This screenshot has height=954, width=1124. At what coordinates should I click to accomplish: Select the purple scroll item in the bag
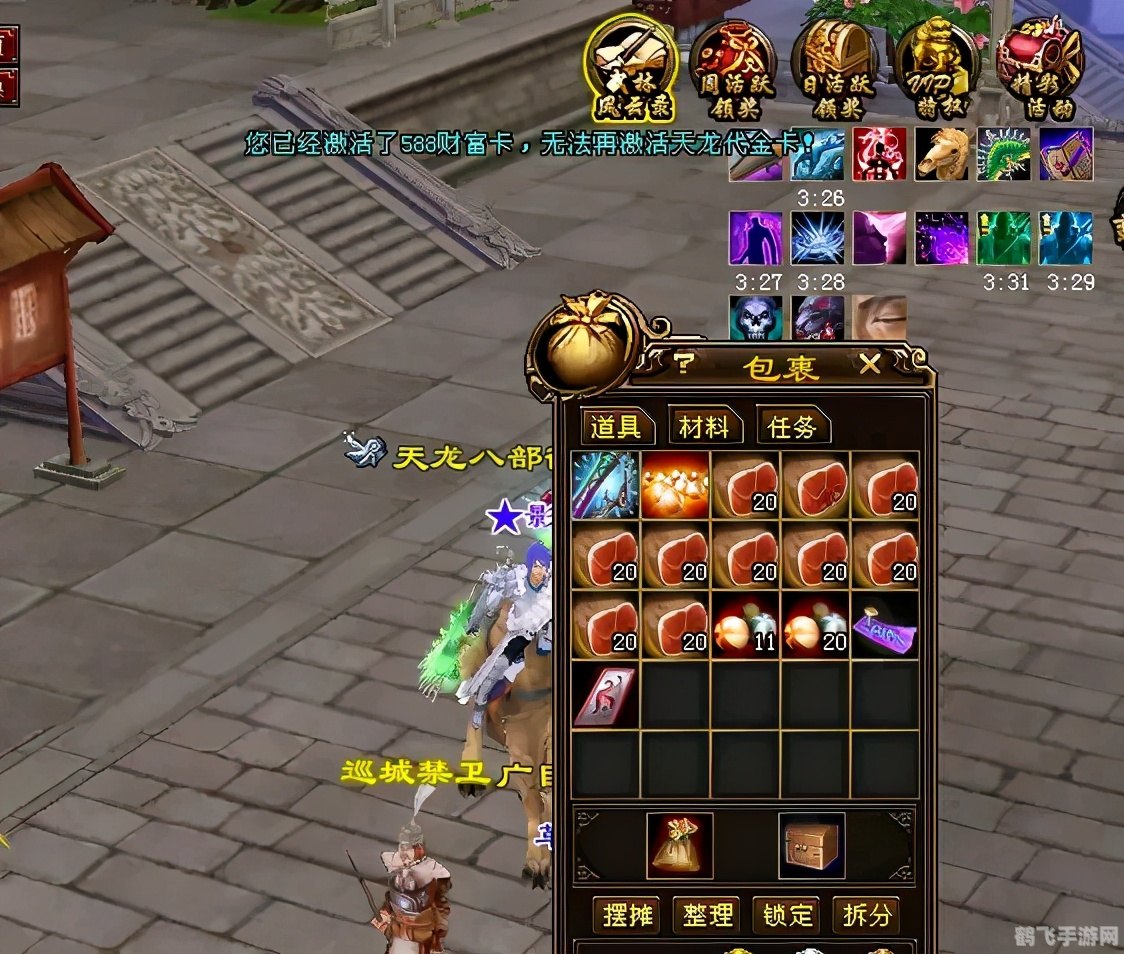click(x=885, y=625)
